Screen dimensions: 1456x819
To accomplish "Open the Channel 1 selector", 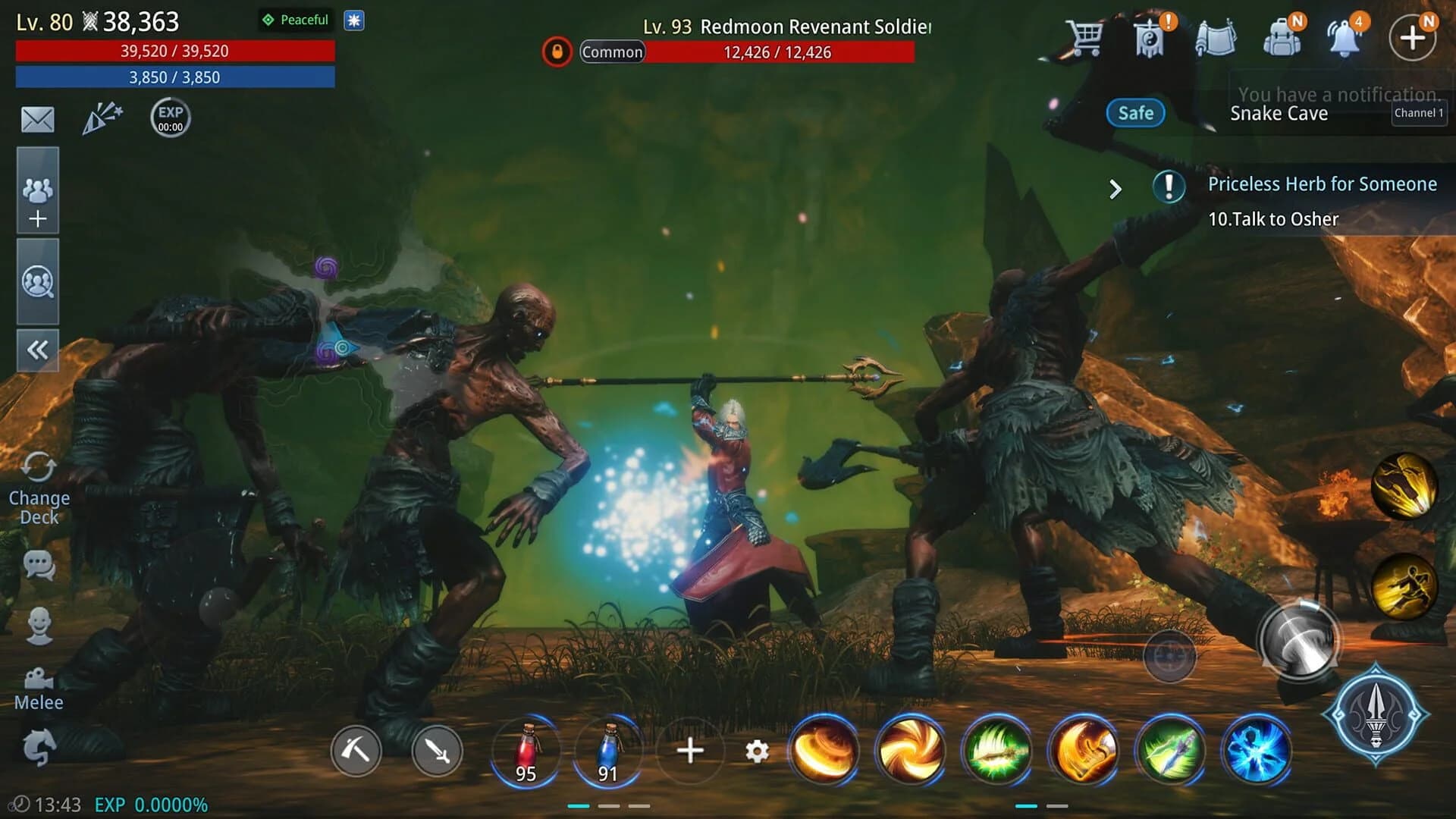I will (1420, 112).
